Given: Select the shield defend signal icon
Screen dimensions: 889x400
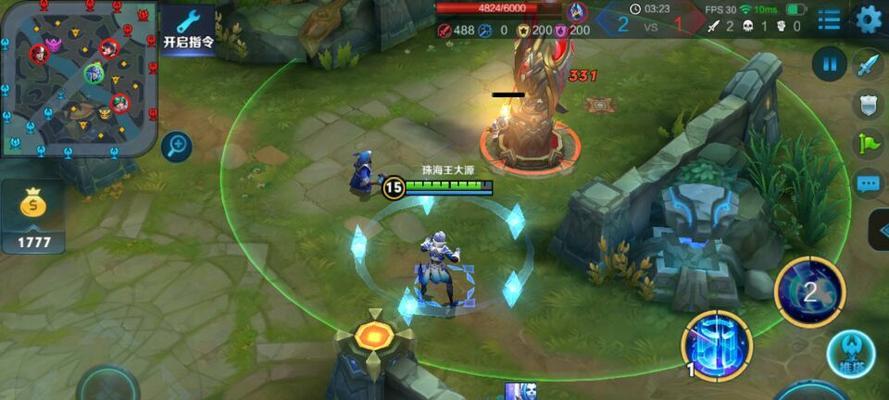Looking at the screenshot, I should pyautogui.click(x=867, y=104).
